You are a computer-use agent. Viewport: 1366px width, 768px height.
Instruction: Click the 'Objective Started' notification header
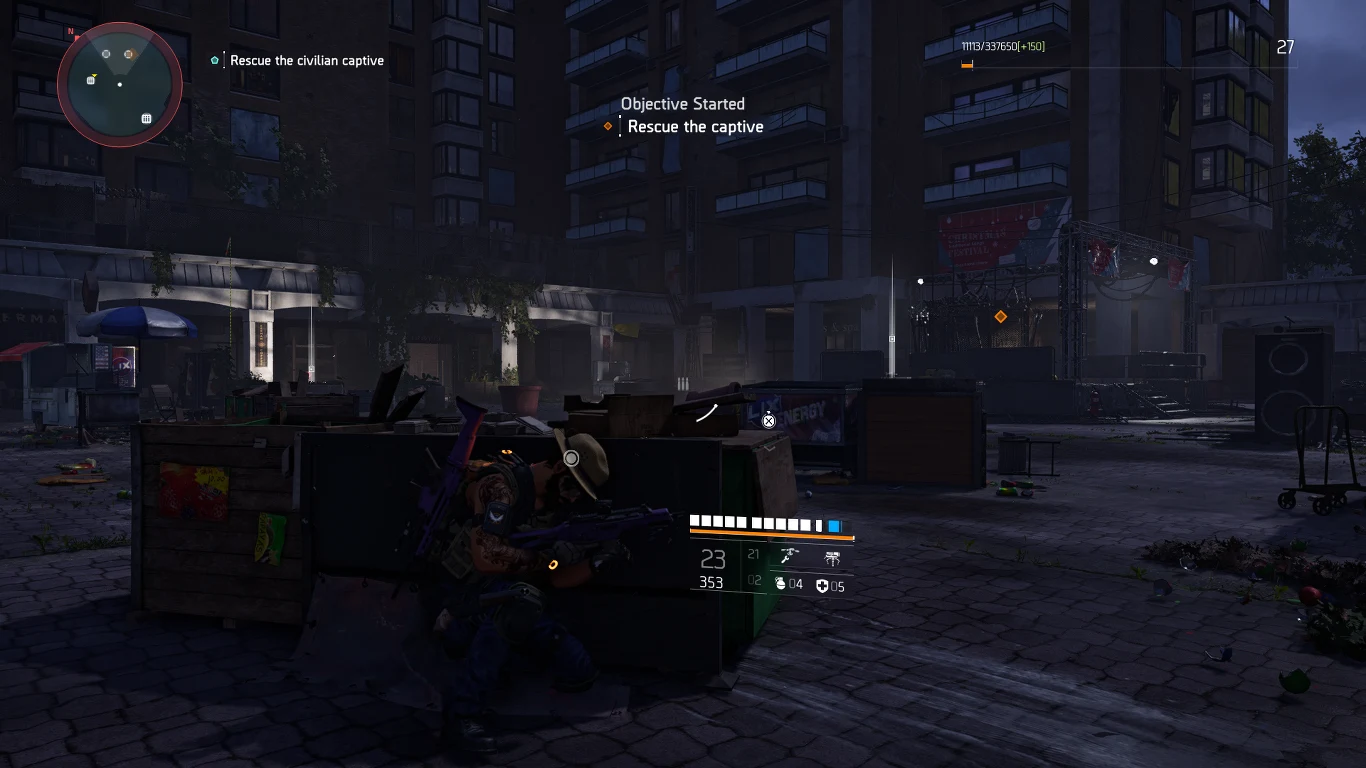coord(682,104)
